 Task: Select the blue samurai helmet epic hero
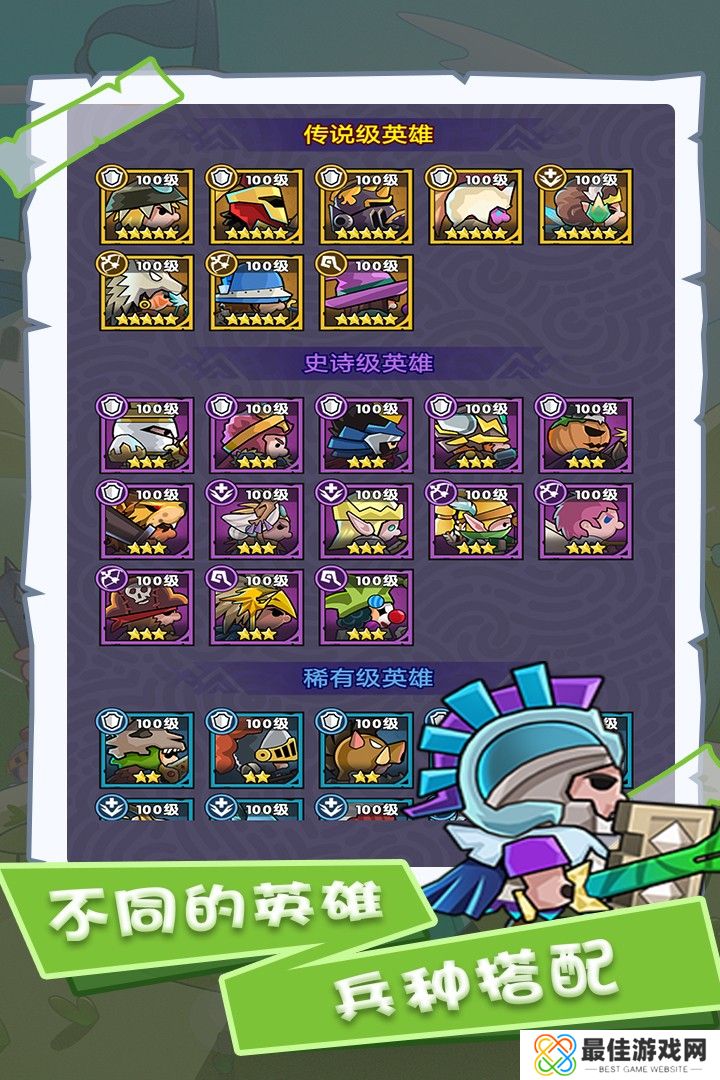(365, 435)
